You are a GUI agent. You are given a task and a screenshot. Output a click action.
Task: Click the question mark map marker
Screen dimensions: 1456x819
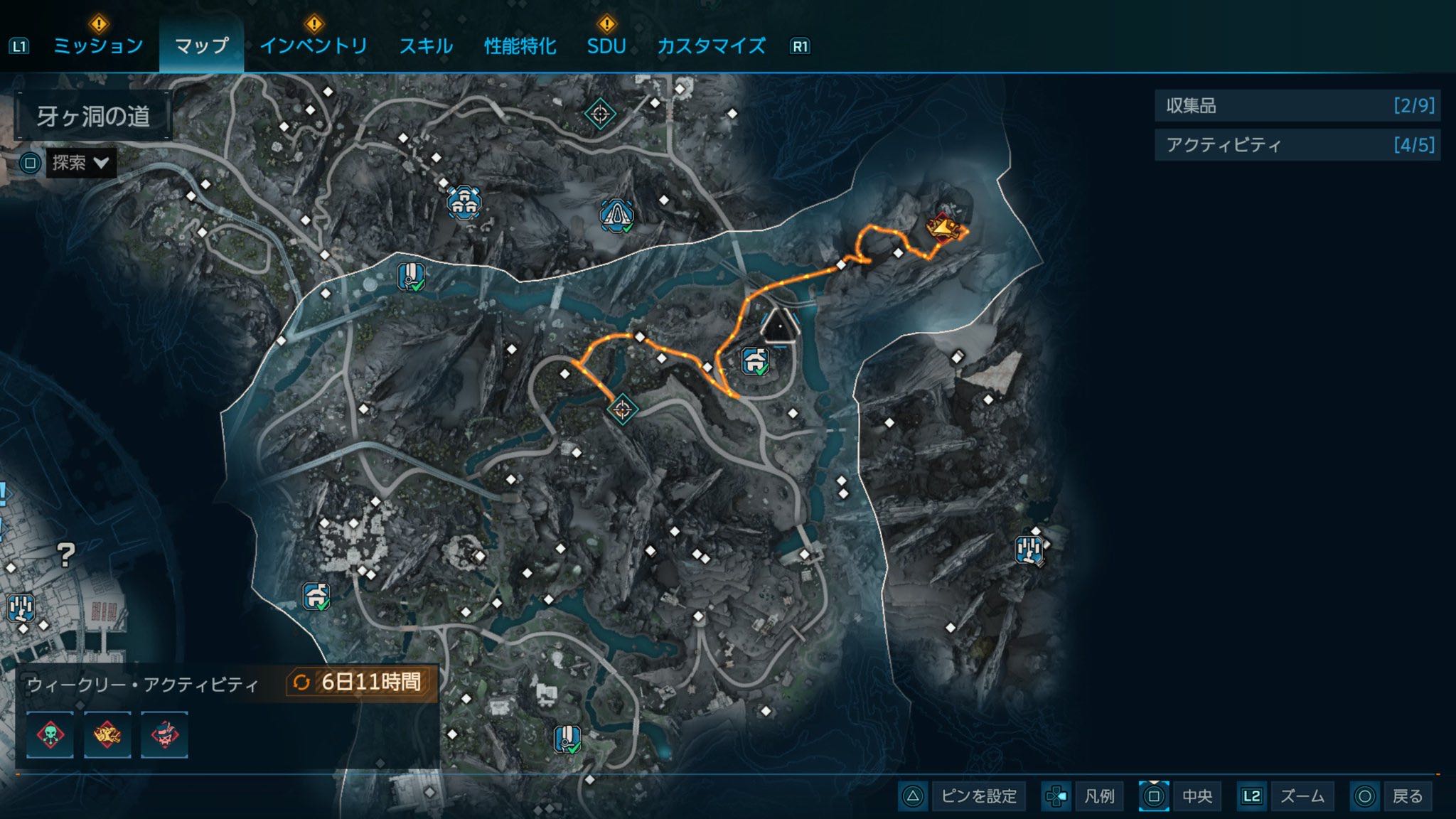click(66, 555)
